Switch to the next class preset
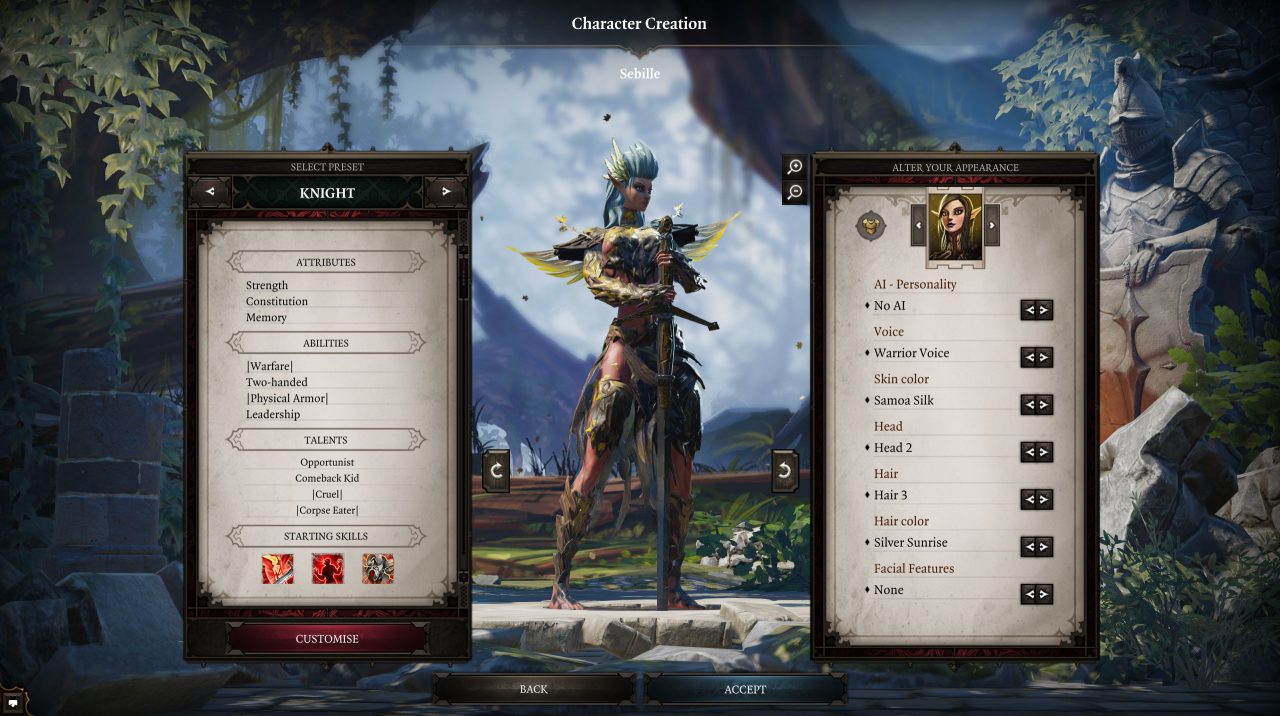This screenshot has height=716, width=1280. 446,192
